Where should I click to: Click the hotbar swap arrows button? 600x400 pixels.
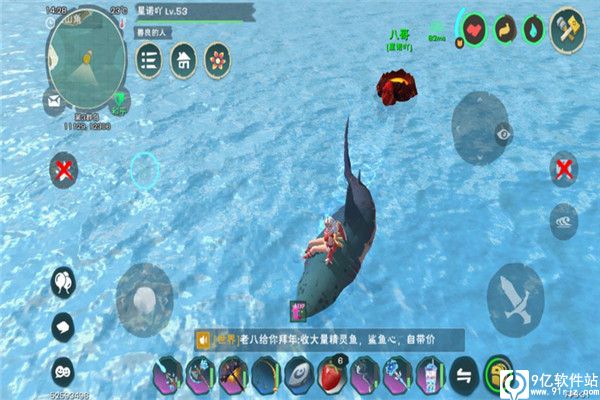464,375
